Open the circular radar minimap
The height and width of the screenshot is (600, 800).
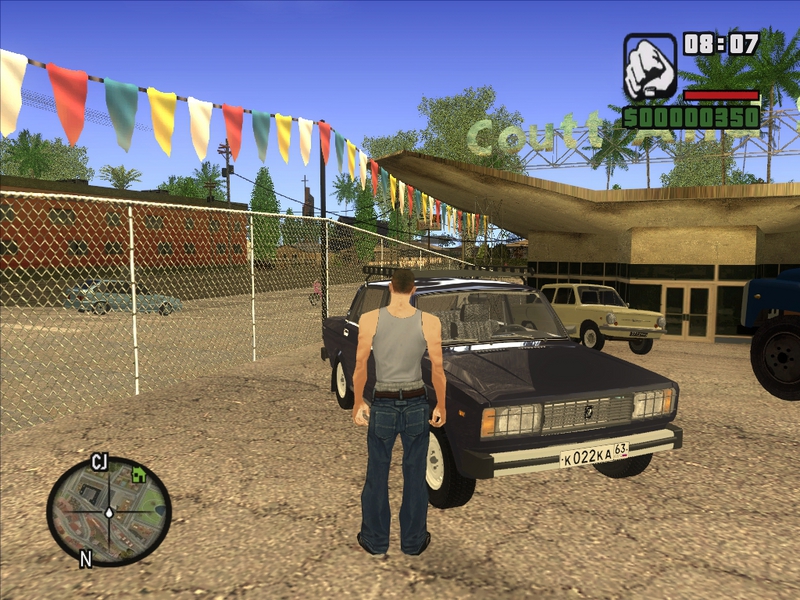pyautogui.click(x=109, y=511)
